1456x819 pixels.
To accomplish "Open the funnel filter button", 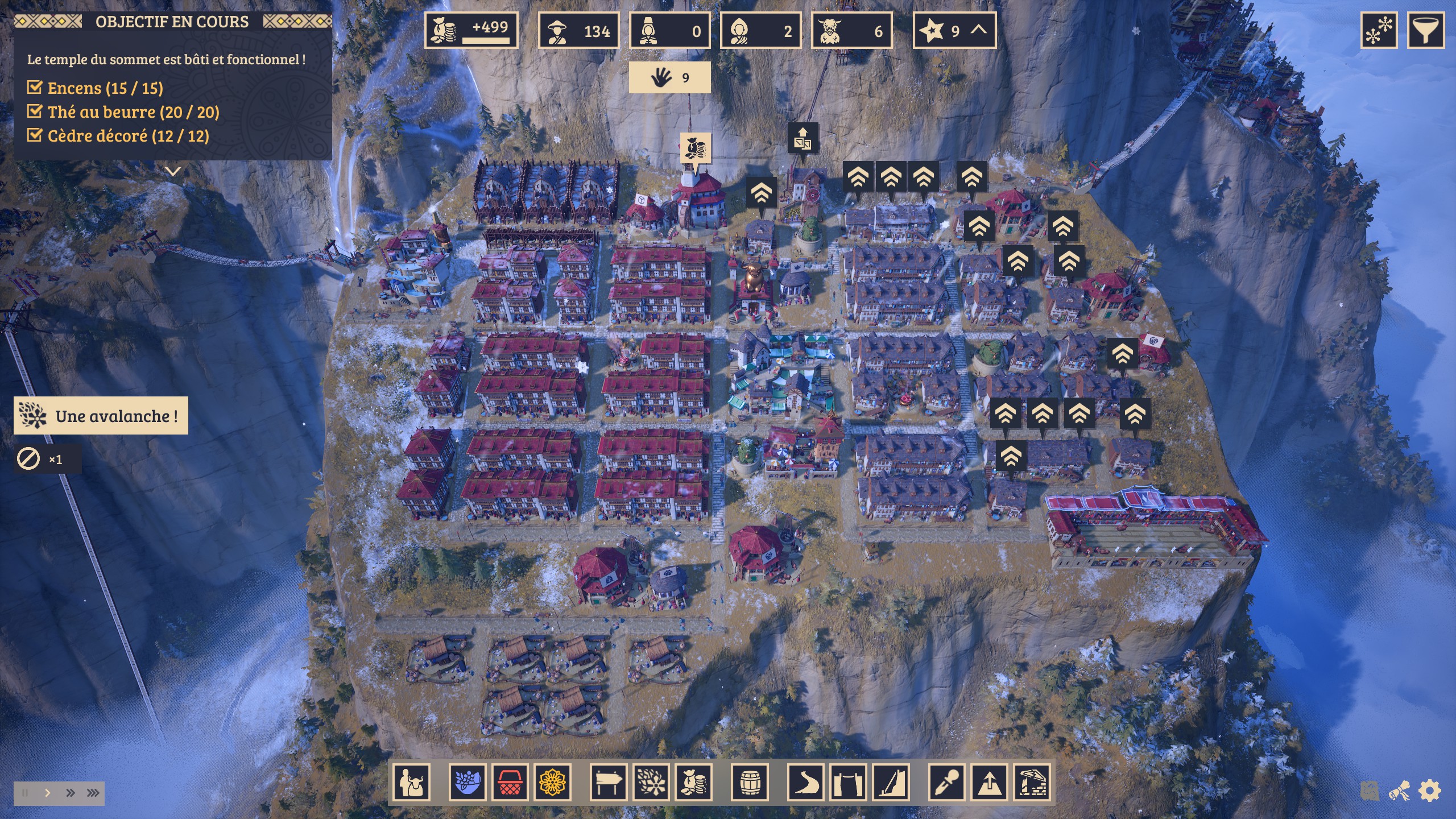I will 1425,30.
